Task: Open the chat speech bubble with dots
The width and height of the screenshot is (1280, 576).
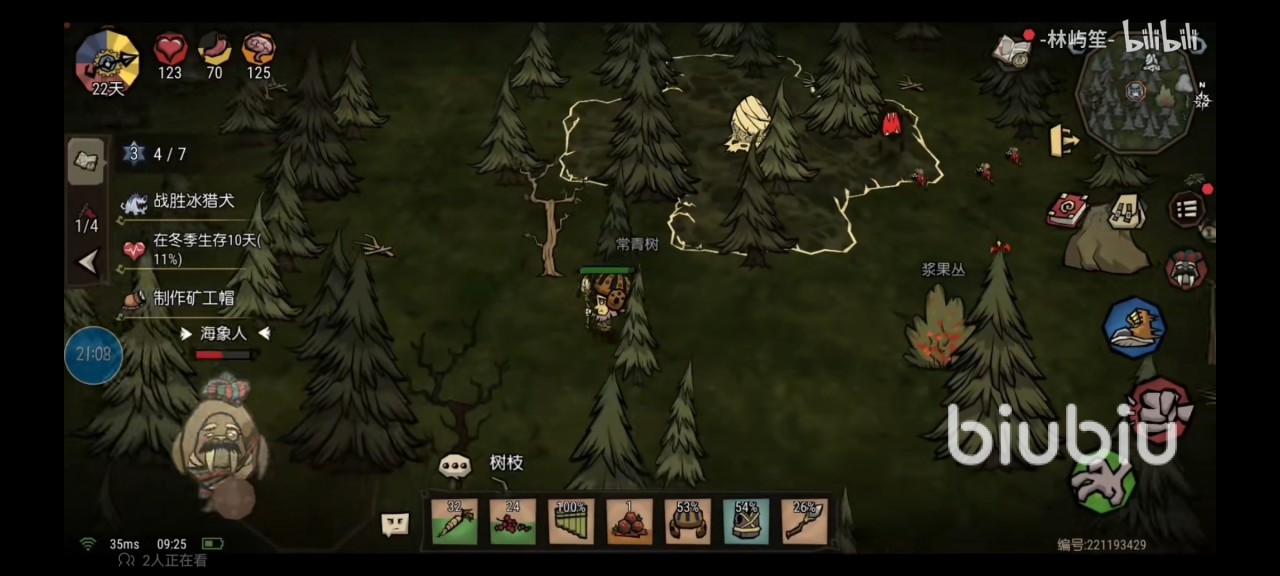Action: coord(454,465)
